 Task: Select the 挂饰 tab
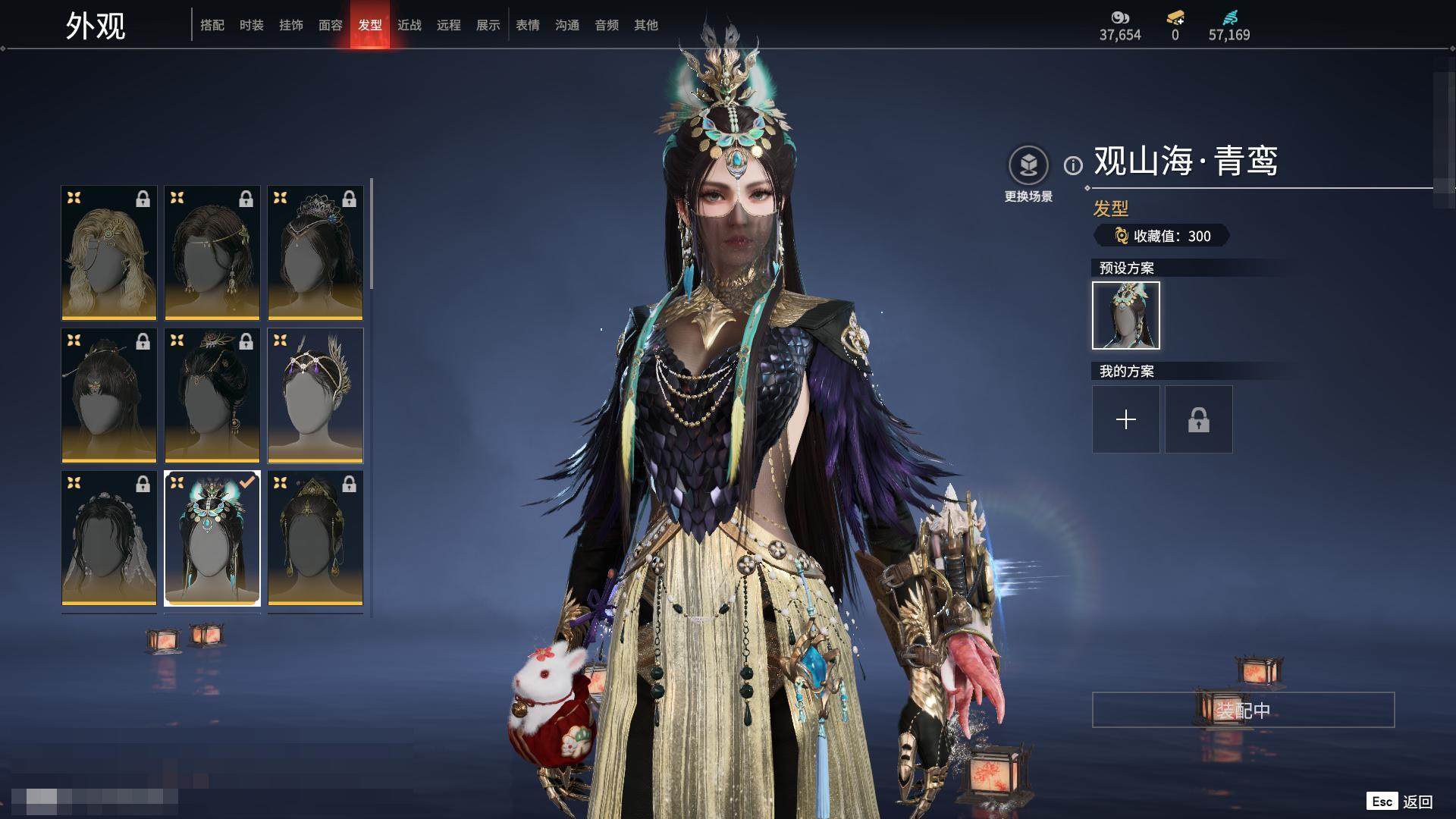(x=291, y=25)
